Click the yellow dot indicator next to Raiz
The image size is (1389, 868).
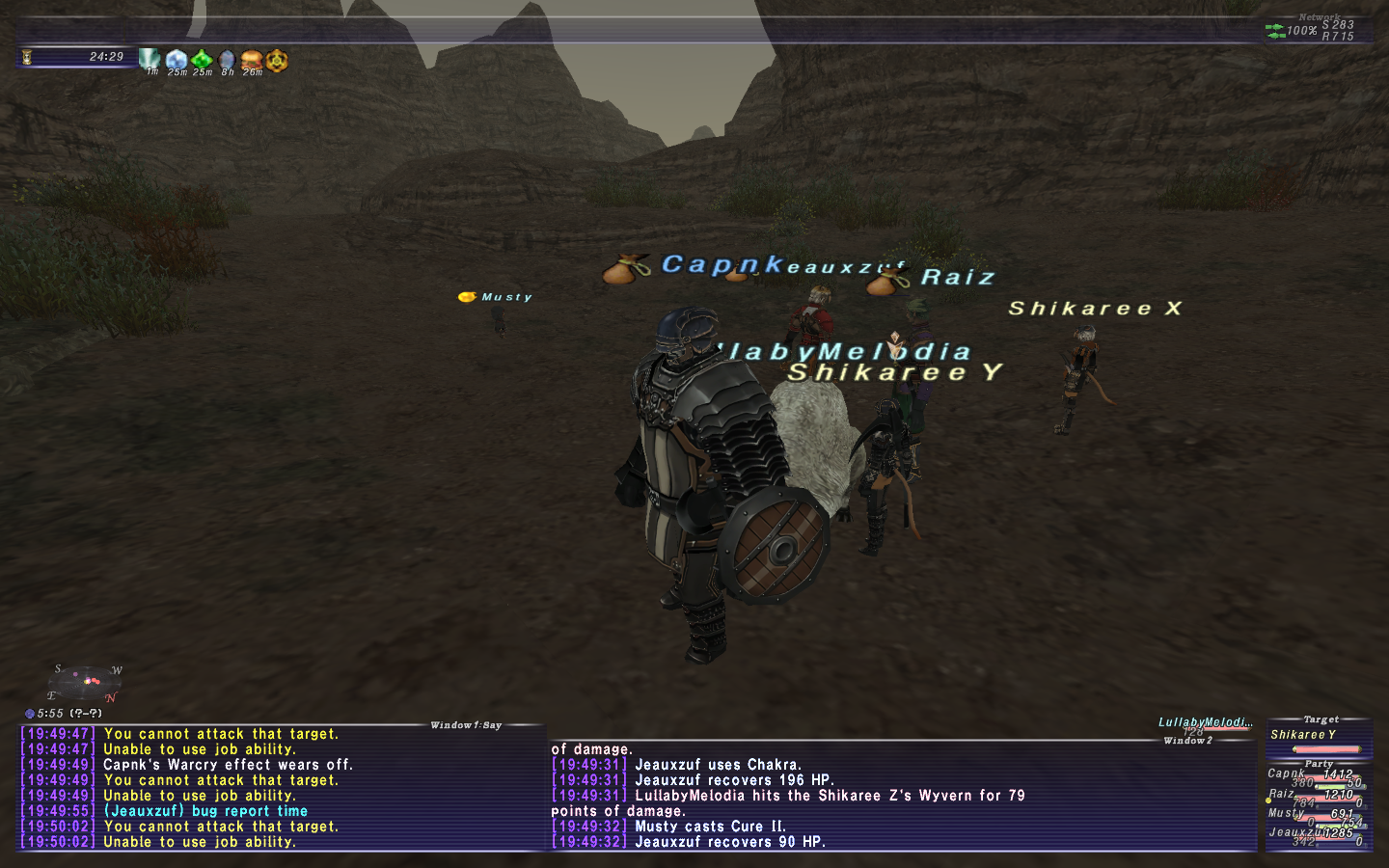[x=1268, y=800]
